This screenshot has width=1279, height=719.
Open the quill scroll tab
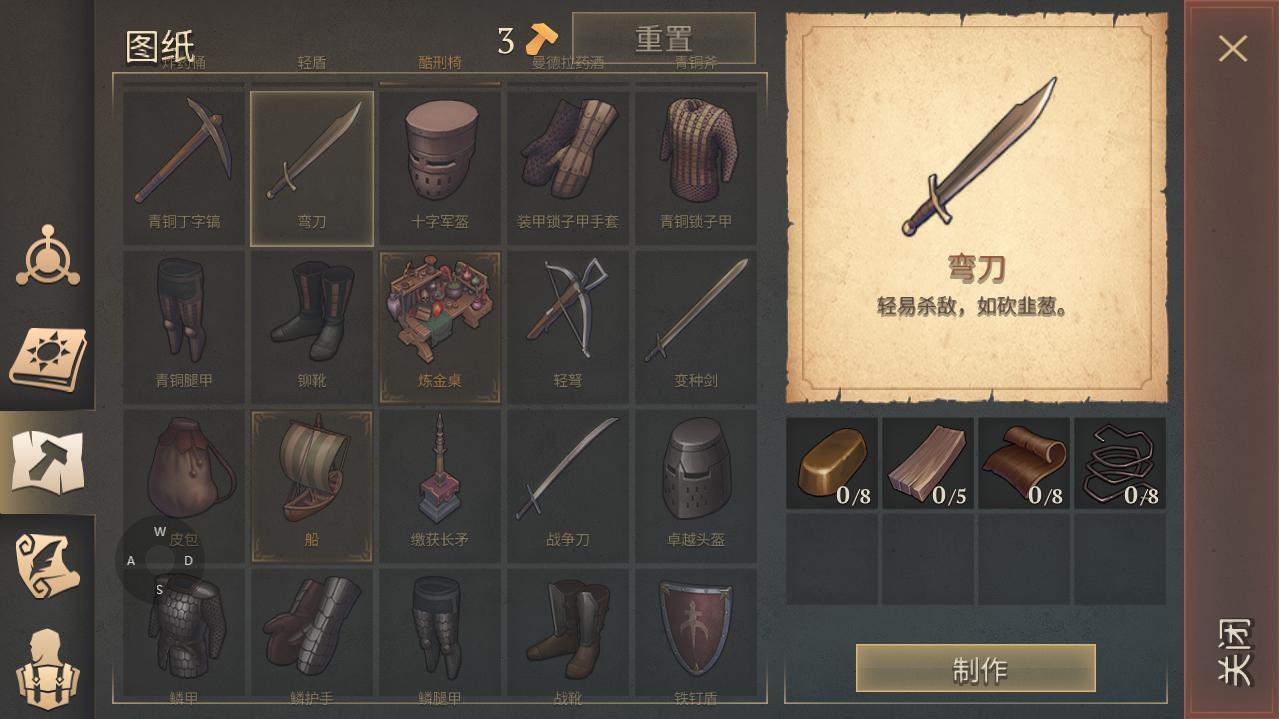[47, 566]
